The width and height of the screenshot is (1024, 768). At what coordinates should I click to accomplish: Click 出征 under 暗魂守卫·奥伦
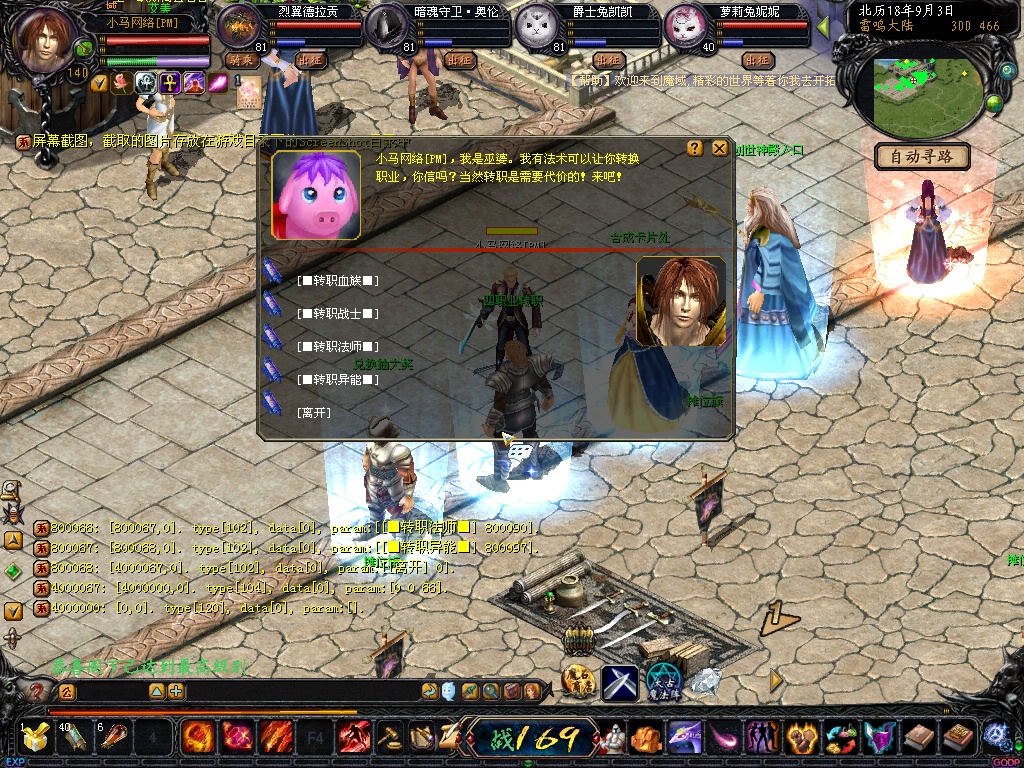pos(458,60)
